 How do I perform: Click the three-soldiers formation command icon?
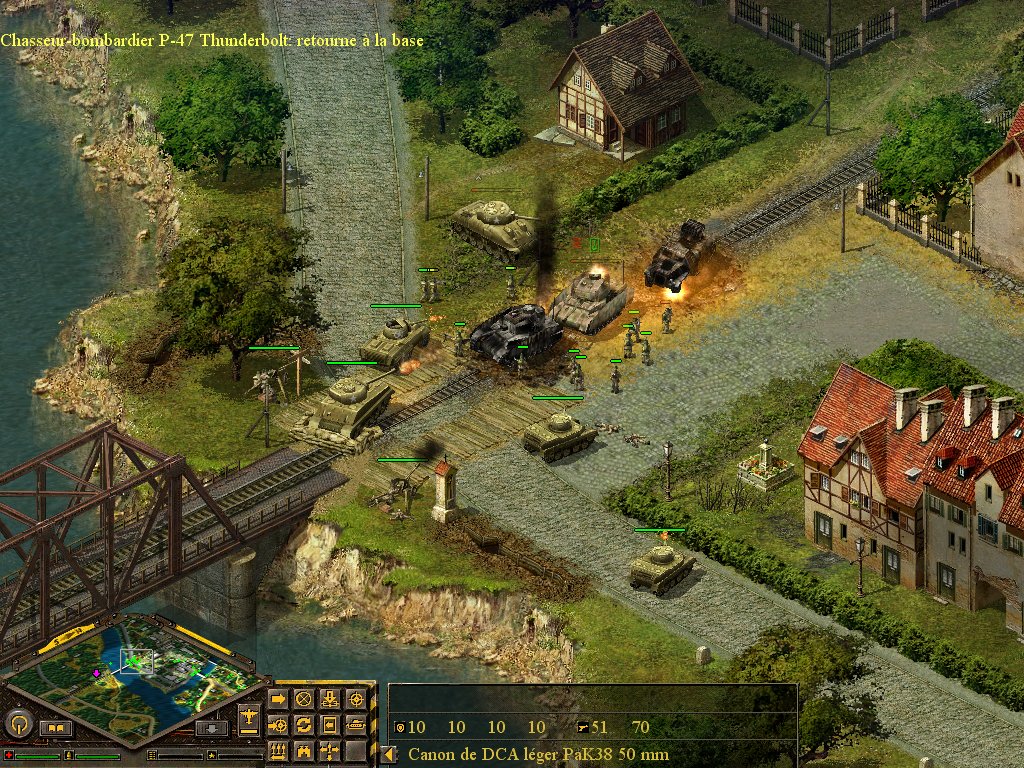click(278, 750)
